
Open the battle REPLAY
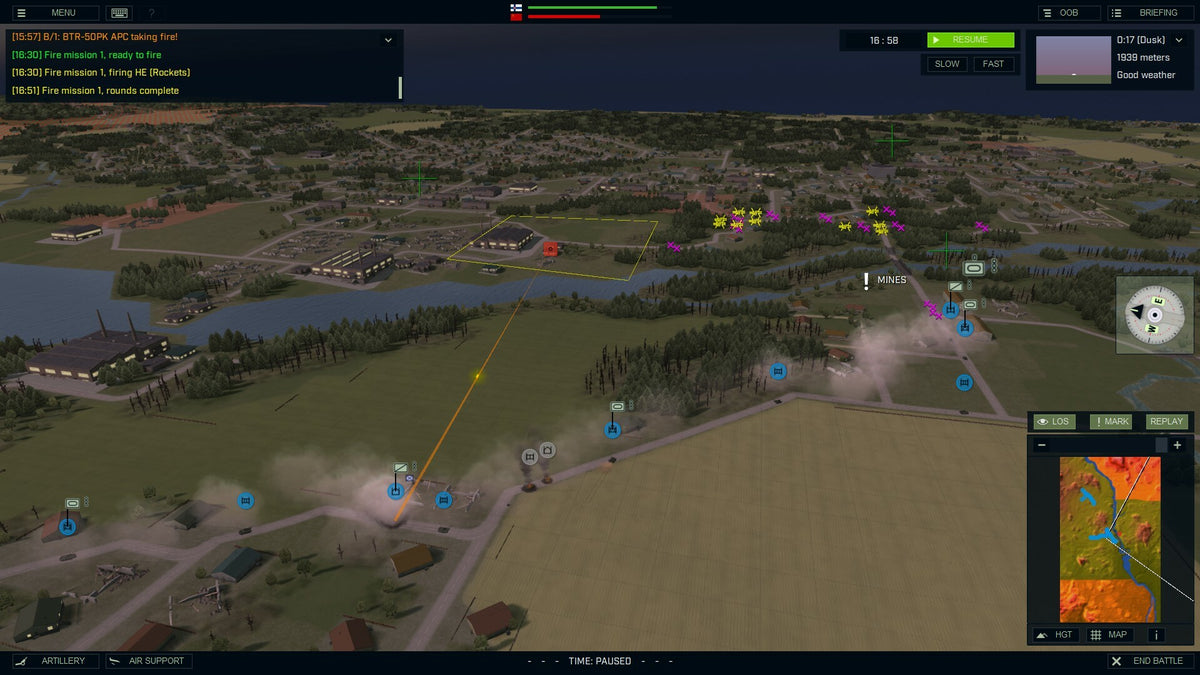[x=1166, y=421]
